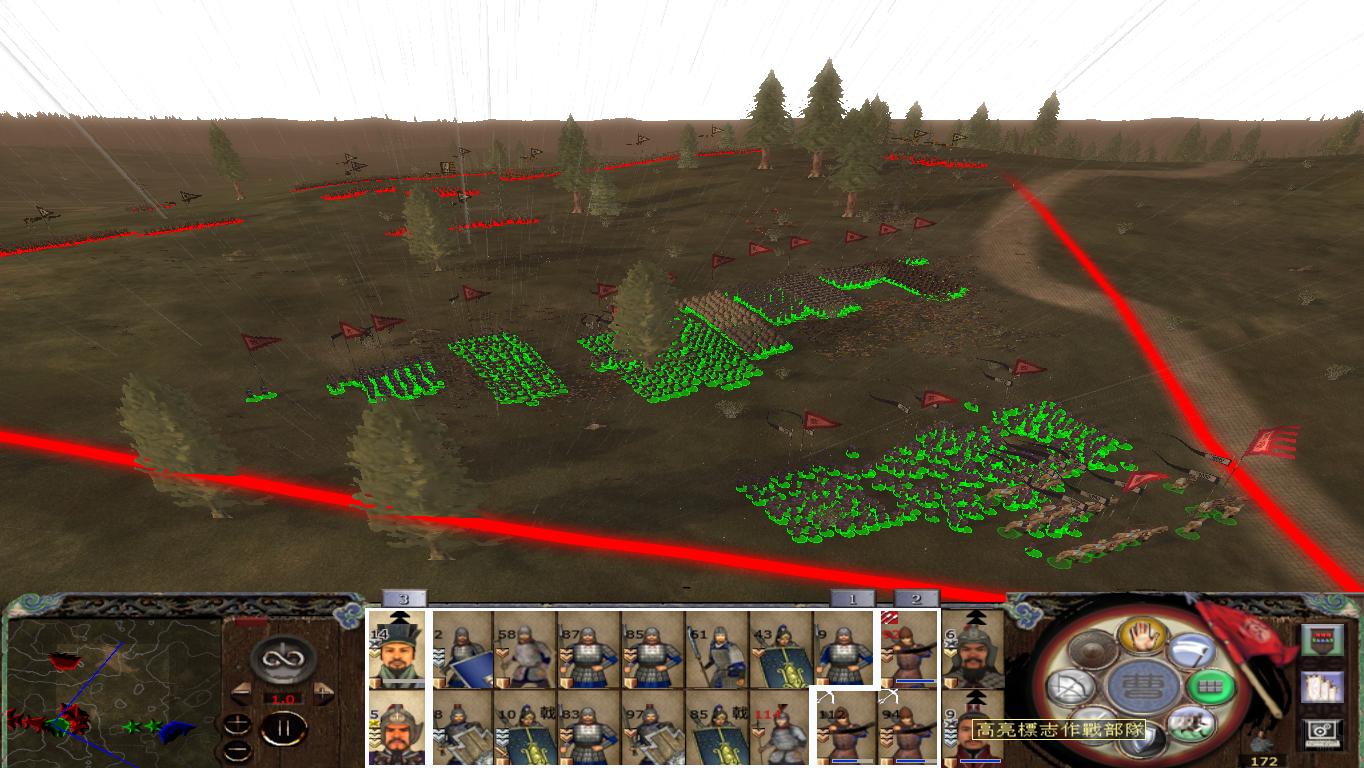
Task: Pause the battle with the pause button
Action: (282, 728)
